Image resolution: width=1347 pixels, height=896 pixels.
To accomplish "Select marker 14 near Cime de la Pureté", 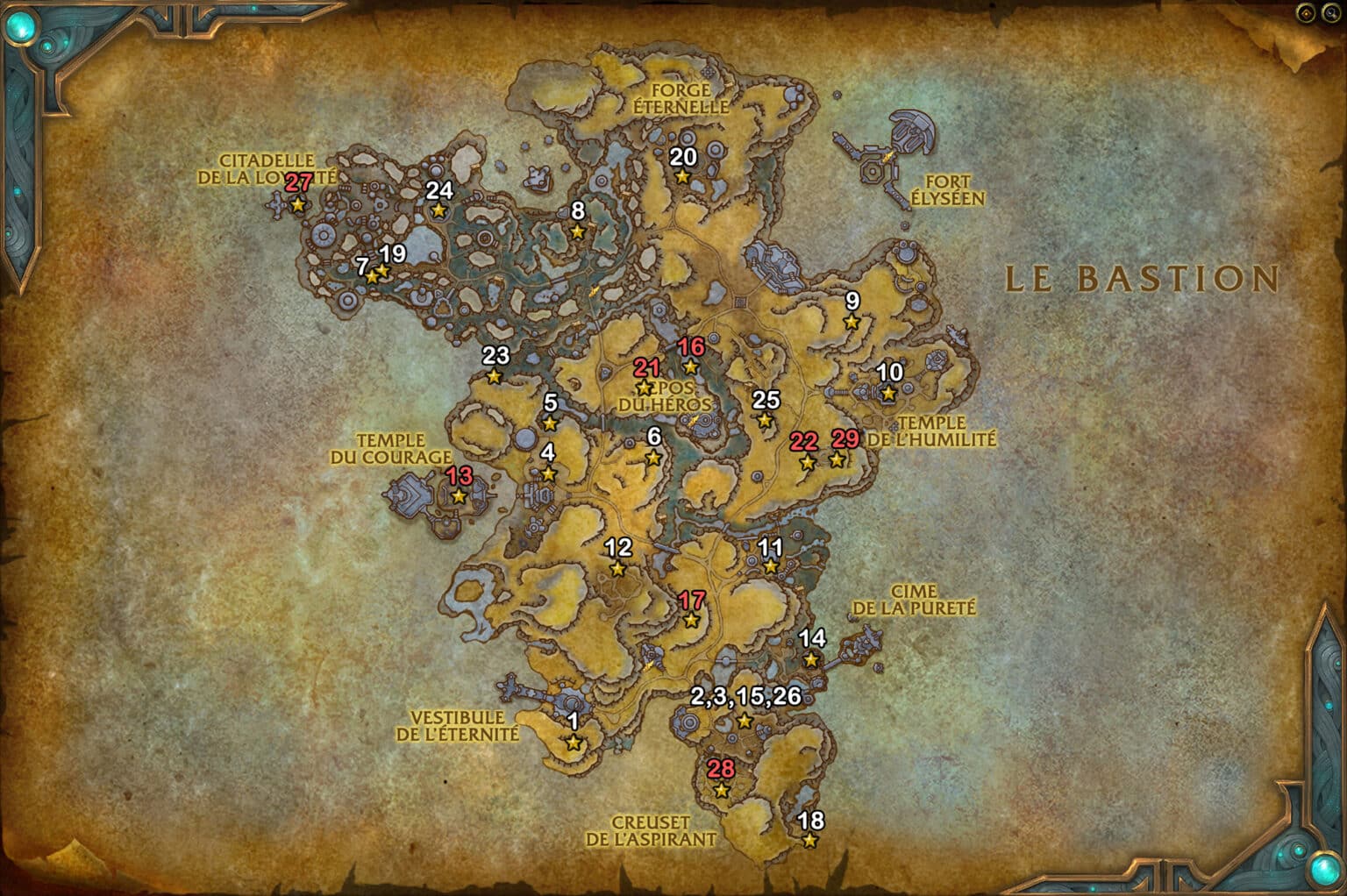I will click(811, 658).
